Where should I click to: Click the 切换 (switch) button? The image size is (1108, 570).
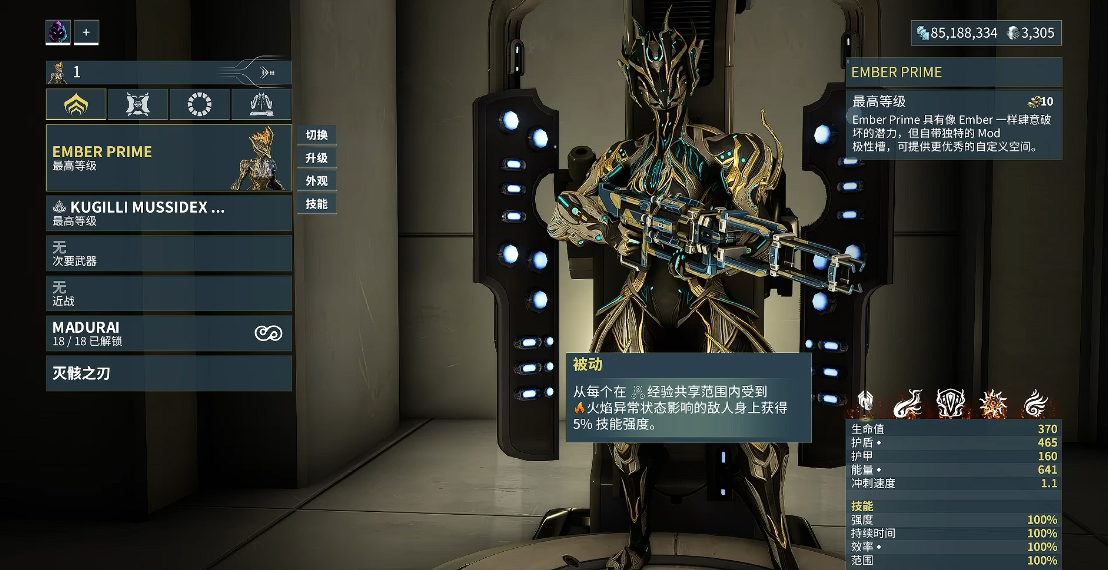(316, 135)
